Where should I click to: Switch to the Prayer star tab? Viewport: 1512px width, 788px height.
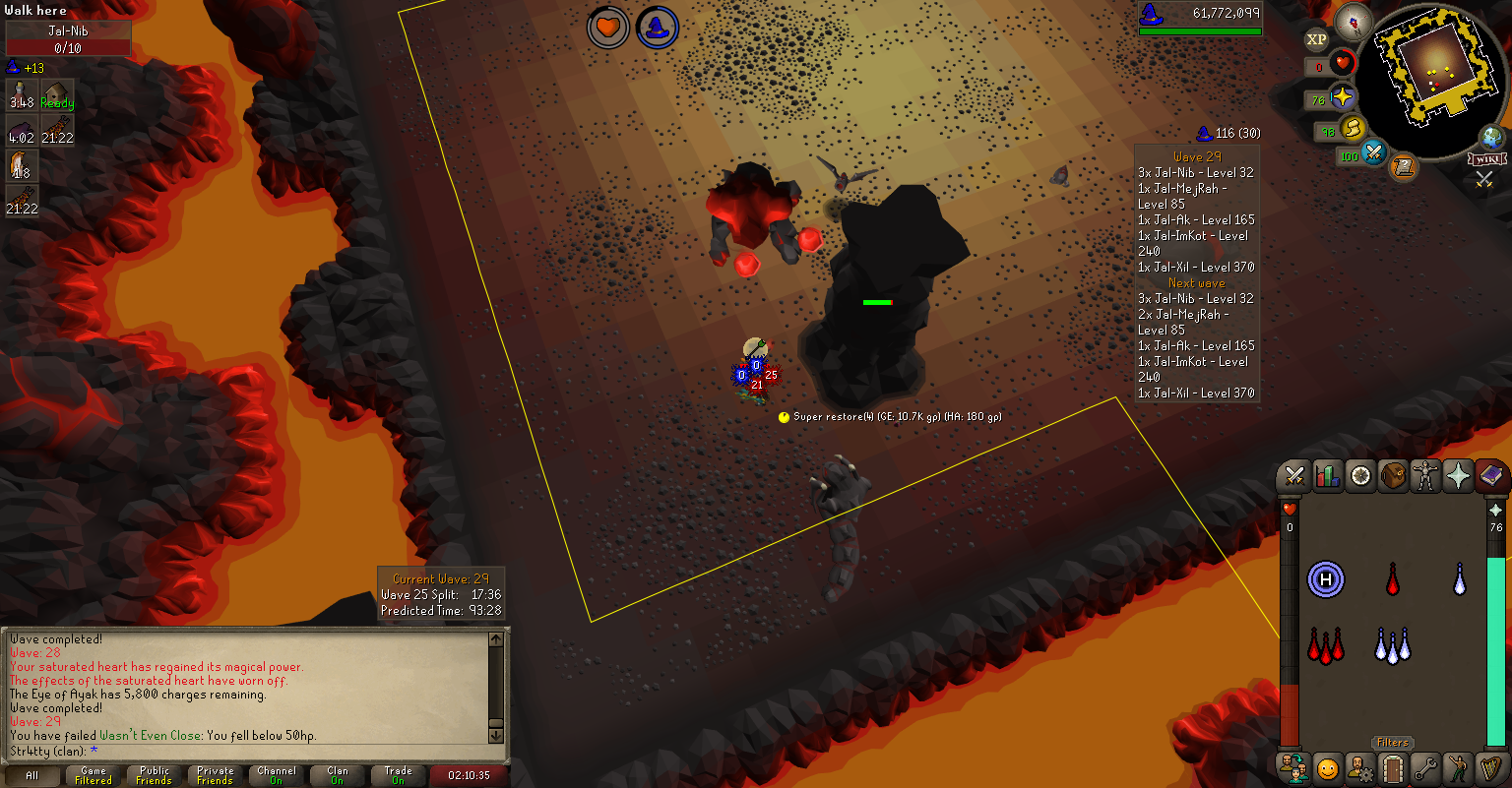pos(1458,476)
